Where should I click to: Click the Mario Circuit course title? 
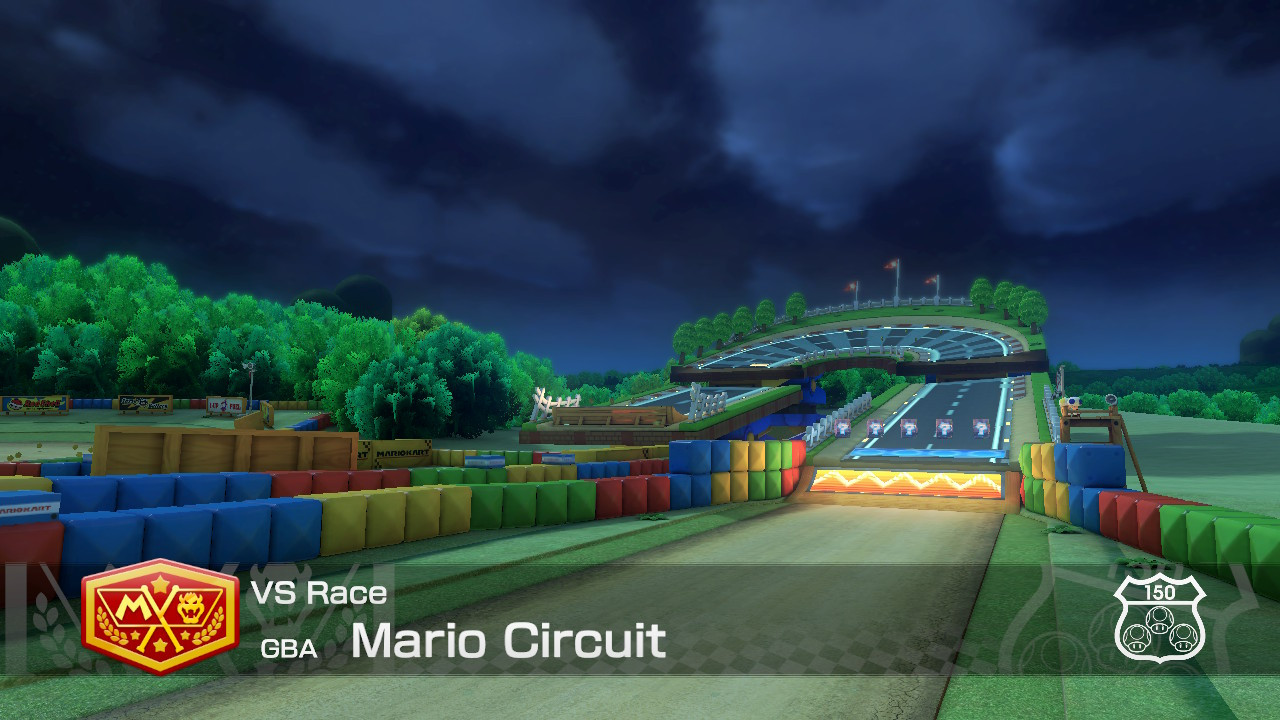point(510,641)
